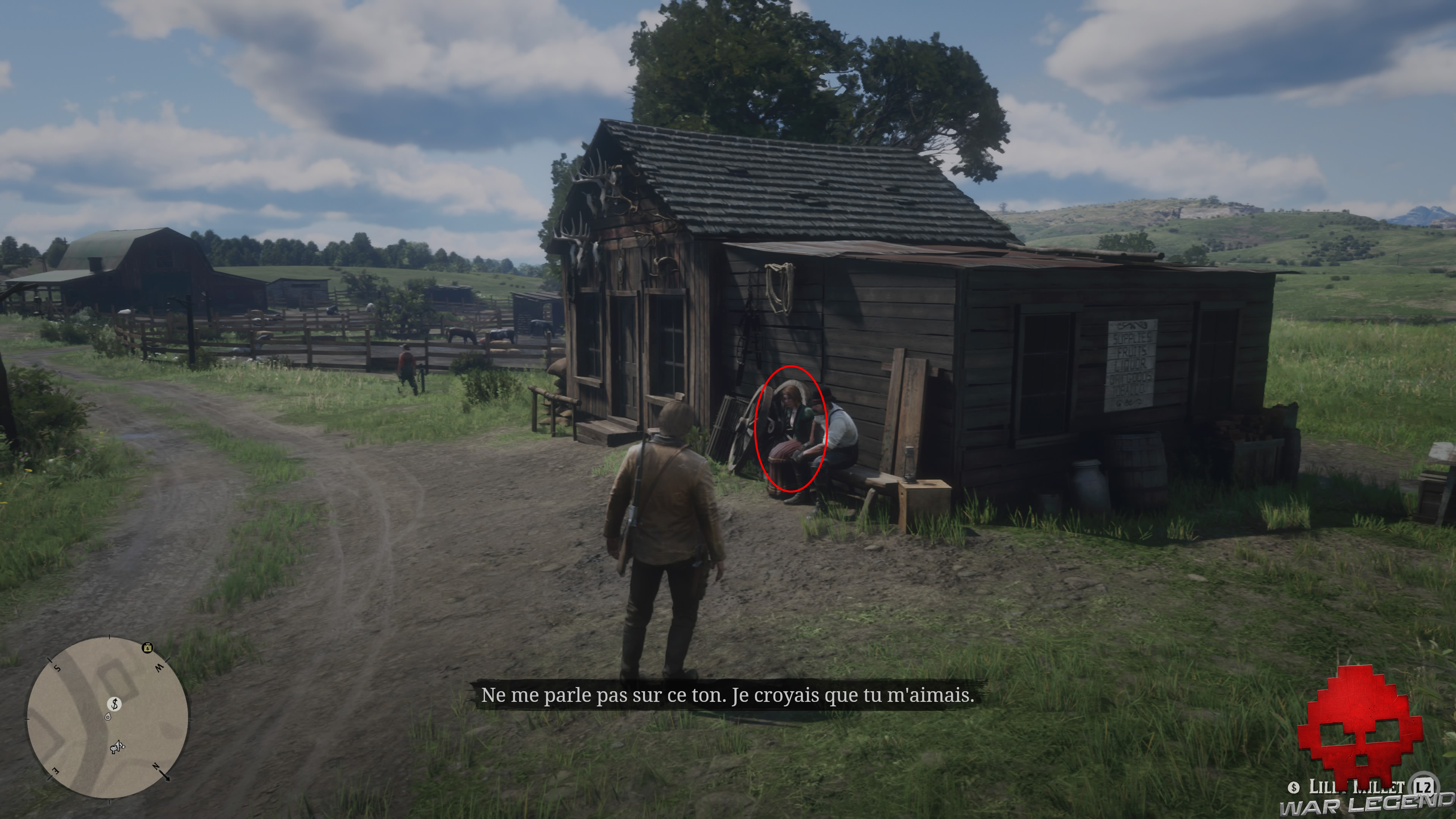Select the dollar sign shop icon on minimap
Viewport: 1456px width, 819px height.
[115, 704]
